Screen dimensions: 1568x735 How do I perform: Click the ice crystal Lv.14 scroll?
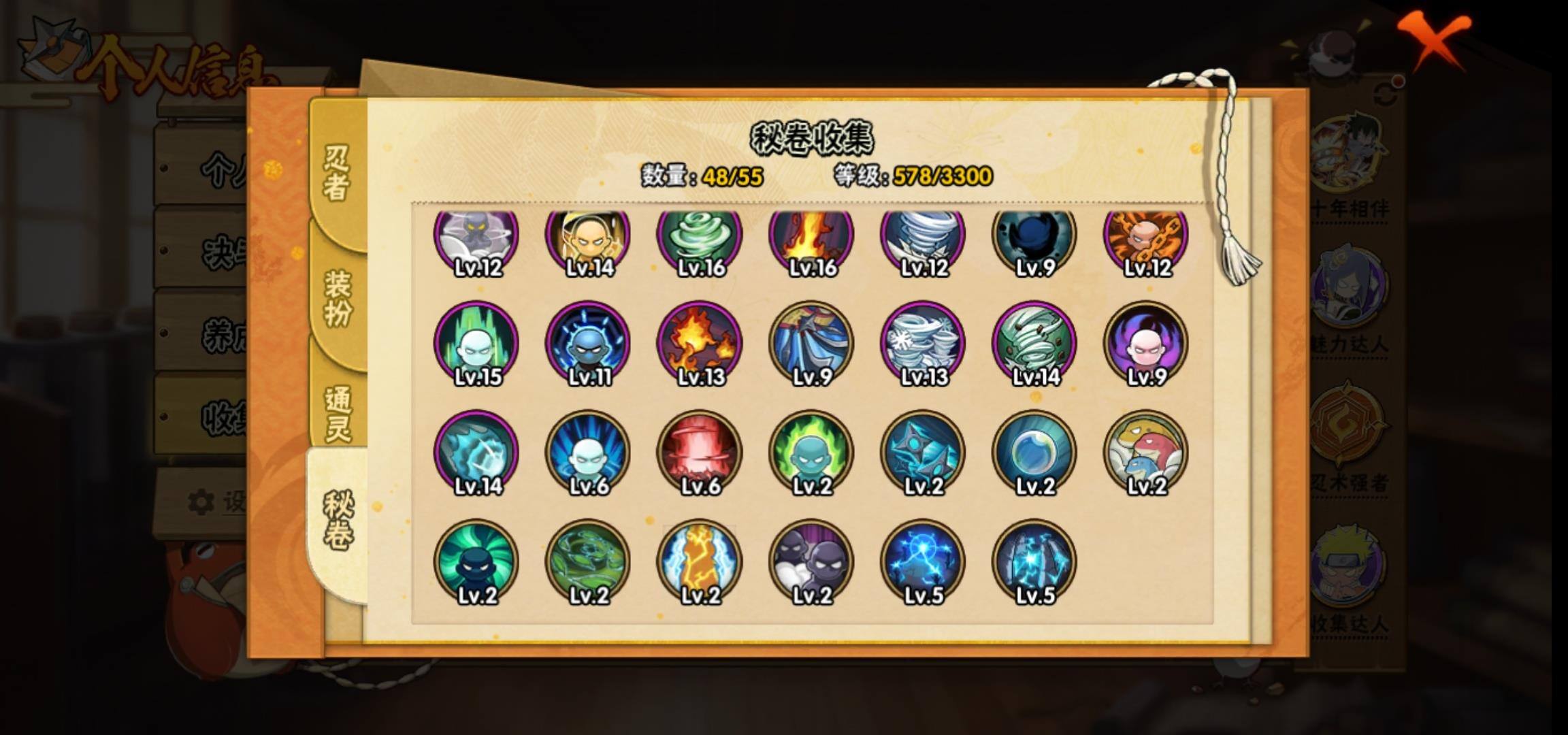(x=476, y=452)
